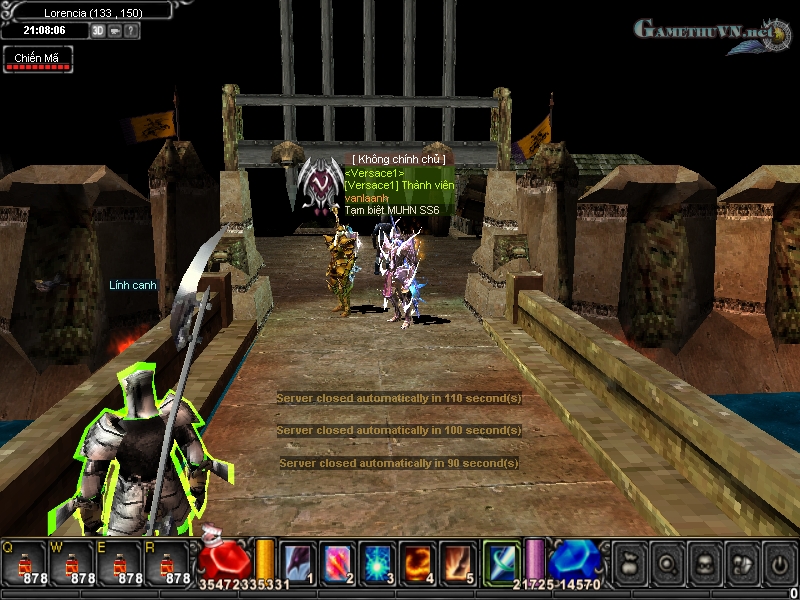The image size is (800, 600).
Task: Activate skill slot 1 with the wing icon
Action: [x=298, y=564]
